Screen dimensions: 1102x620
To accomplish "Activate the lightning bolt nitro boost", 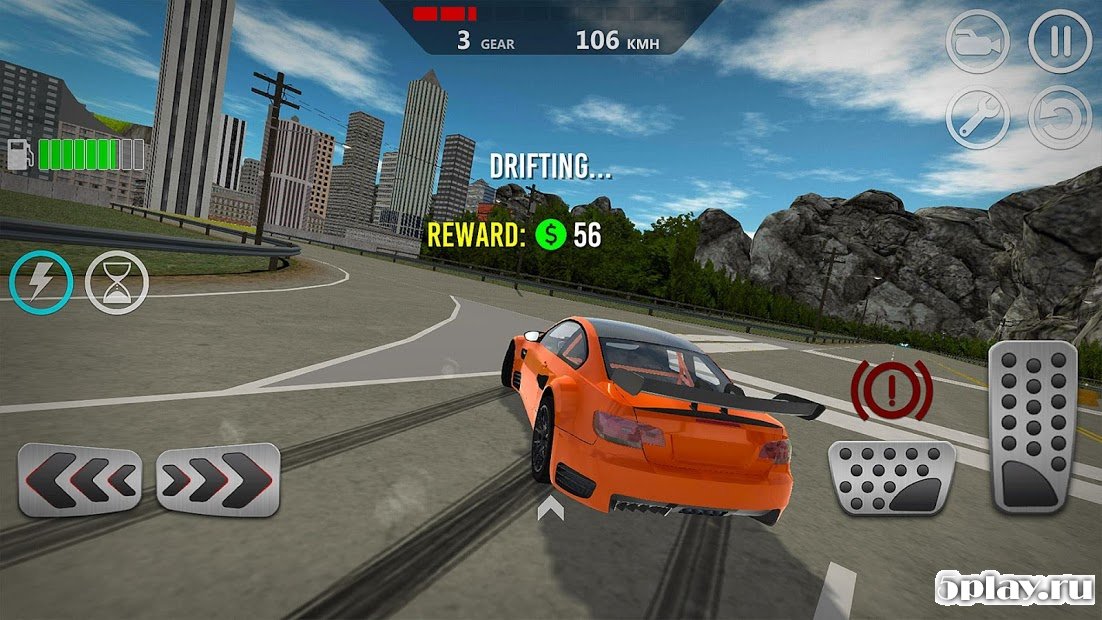I will (41, 282).
